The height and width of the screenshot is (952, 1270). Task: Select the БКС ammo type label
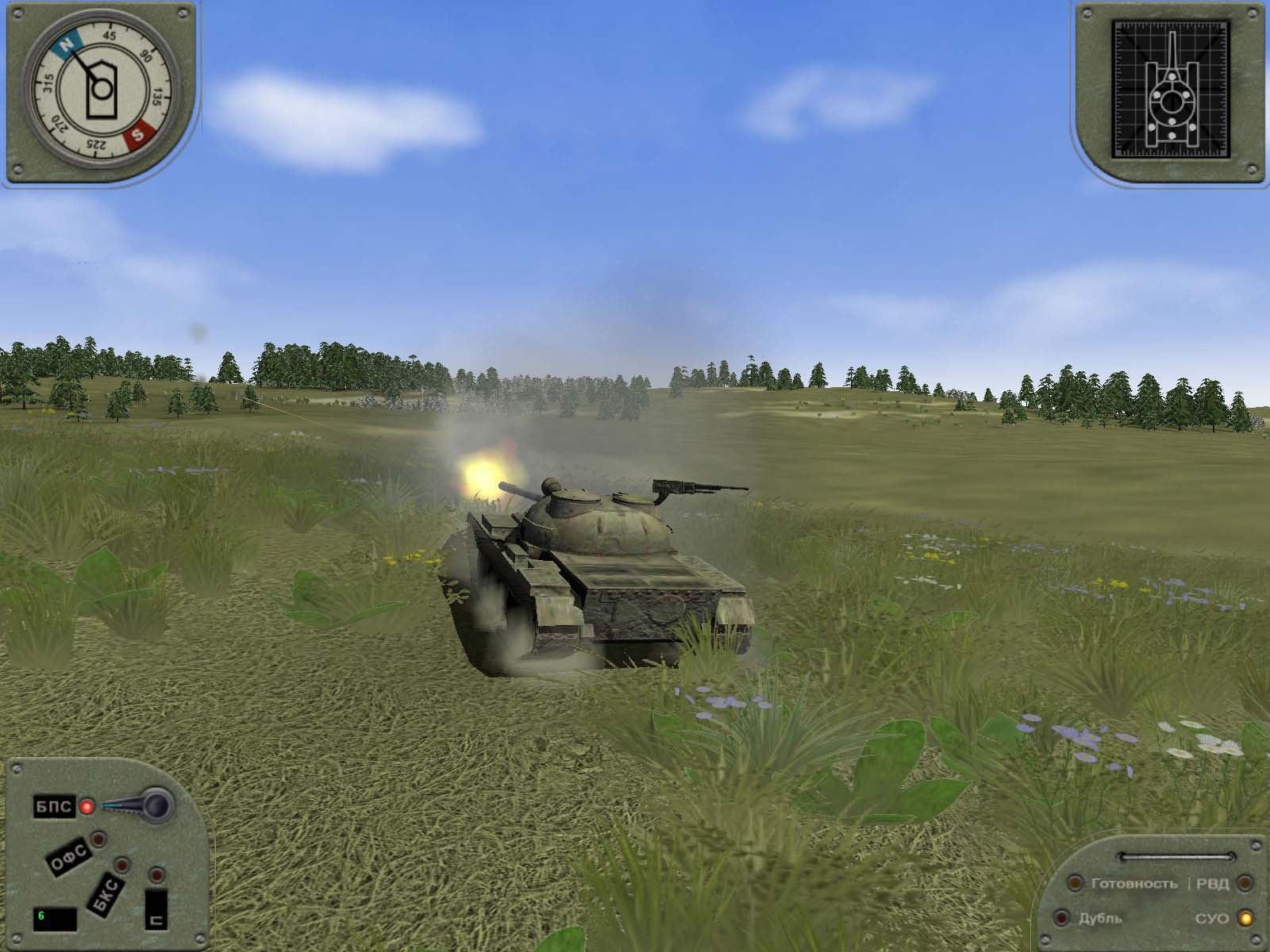106,892
